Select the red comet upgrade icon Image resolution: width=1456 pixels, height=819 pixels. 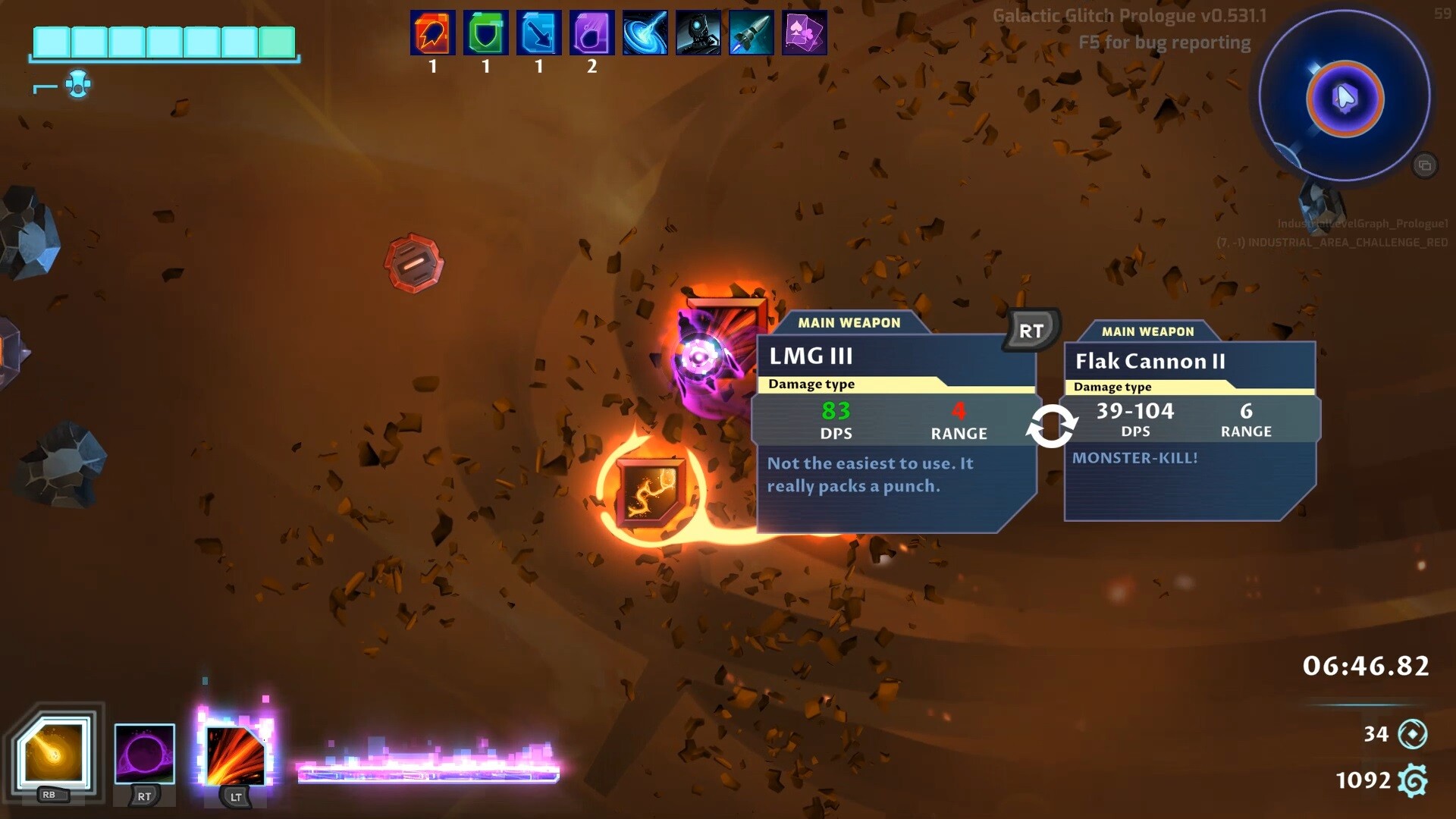pyautogui.click(x=433, y=33)
